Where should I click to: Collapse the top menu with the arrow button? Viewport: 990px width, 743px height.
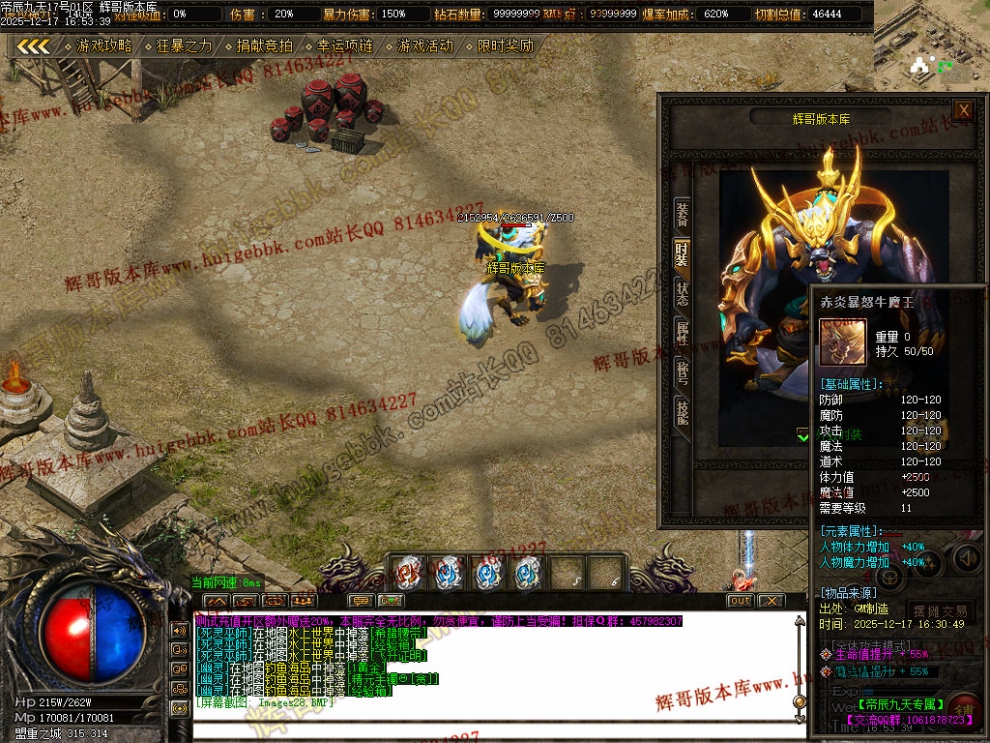pyautogui.click(x=33, y=46)
